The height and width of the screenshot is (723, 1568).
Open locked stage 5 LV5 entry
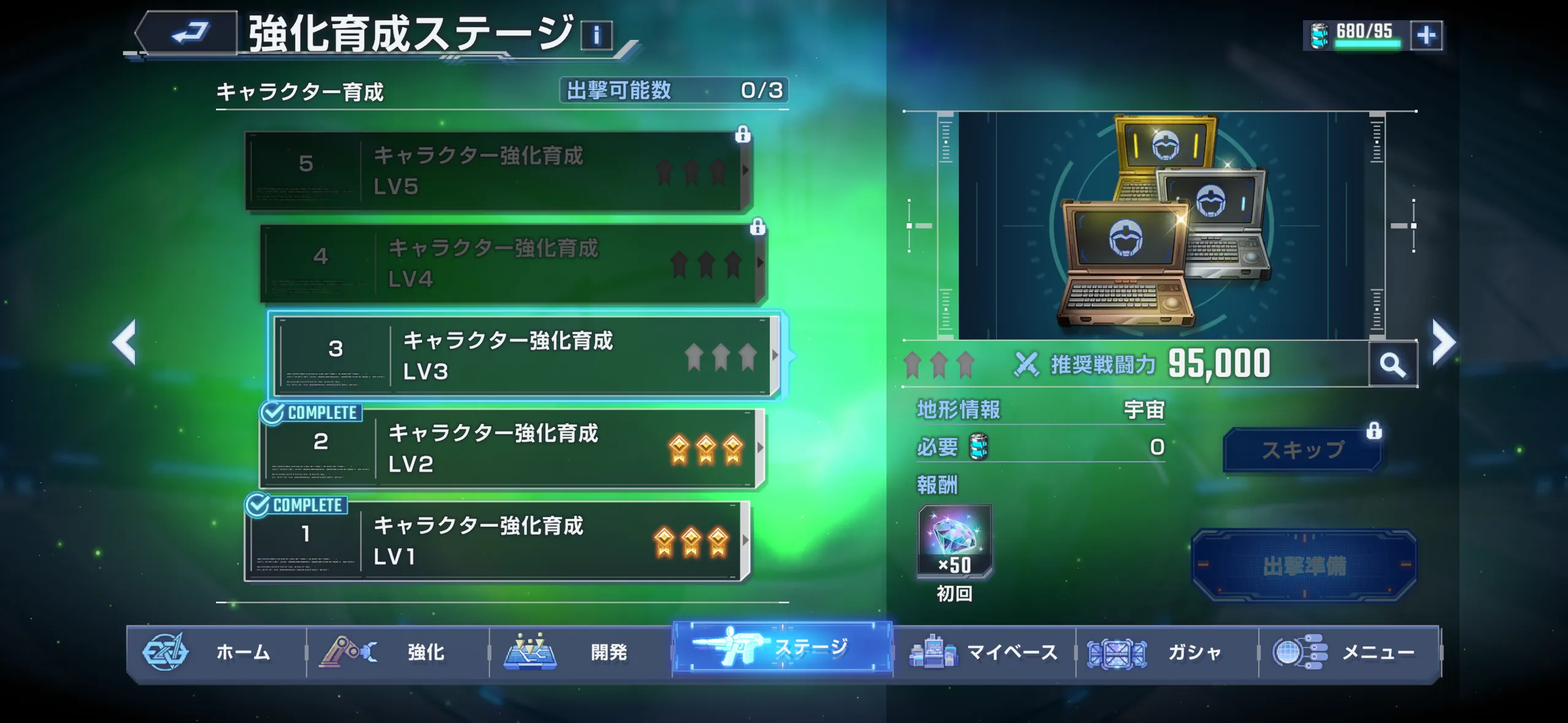coord(497,172)
